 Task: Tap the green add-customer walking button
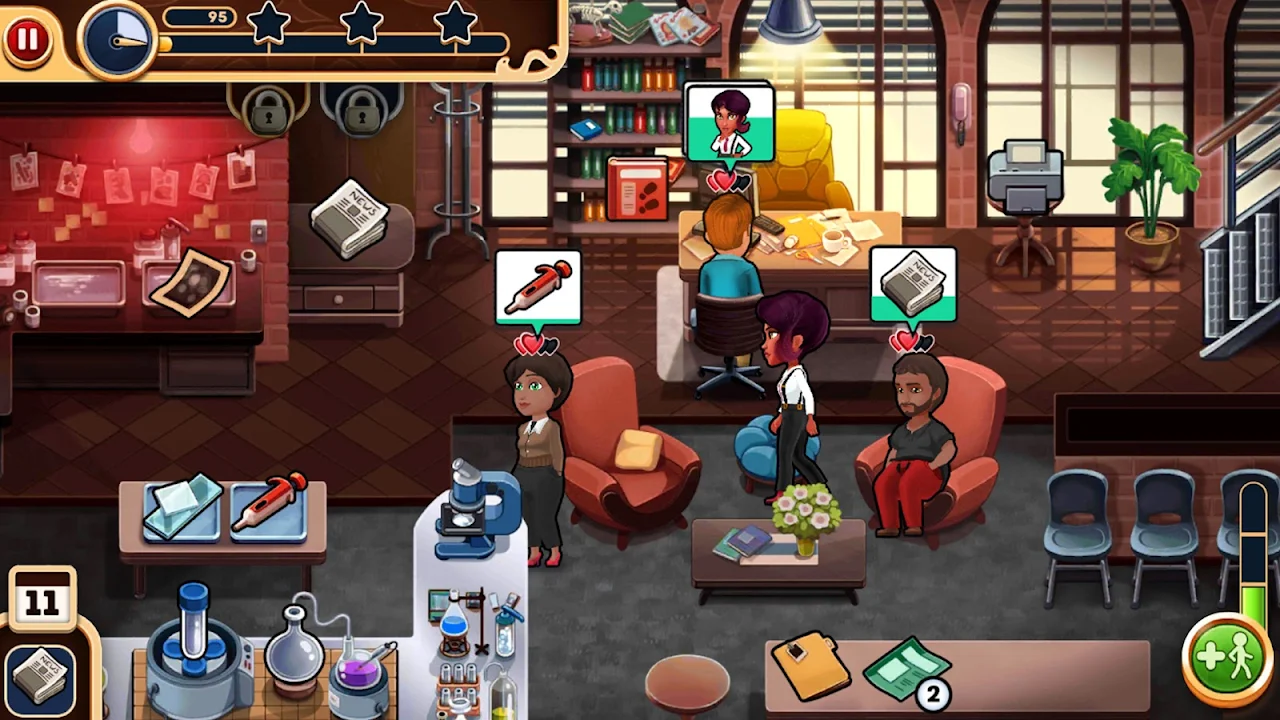[1226, 659]
